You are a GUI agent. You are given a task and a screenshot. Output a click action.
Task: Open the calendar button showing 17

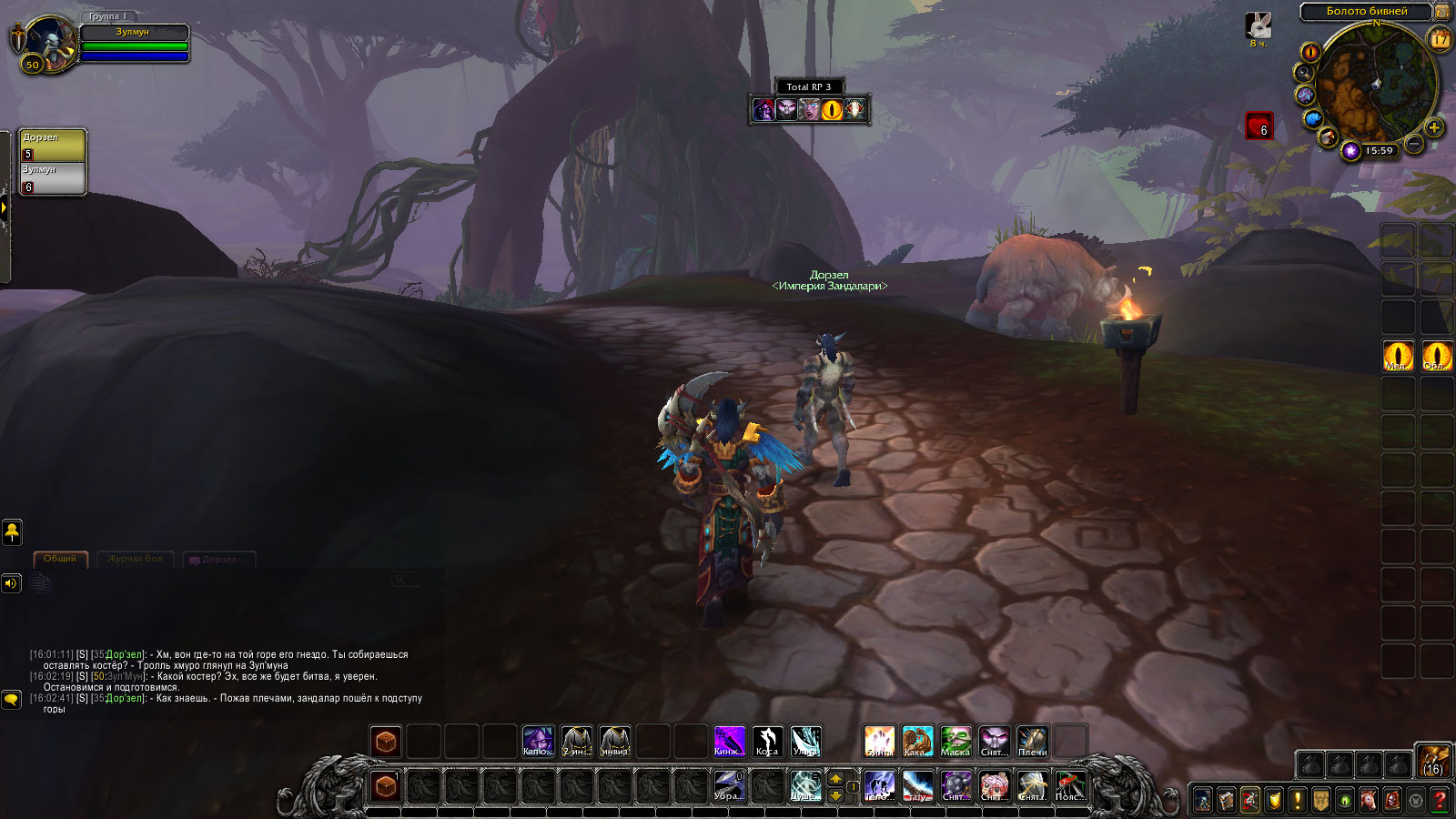point(1440,39)
